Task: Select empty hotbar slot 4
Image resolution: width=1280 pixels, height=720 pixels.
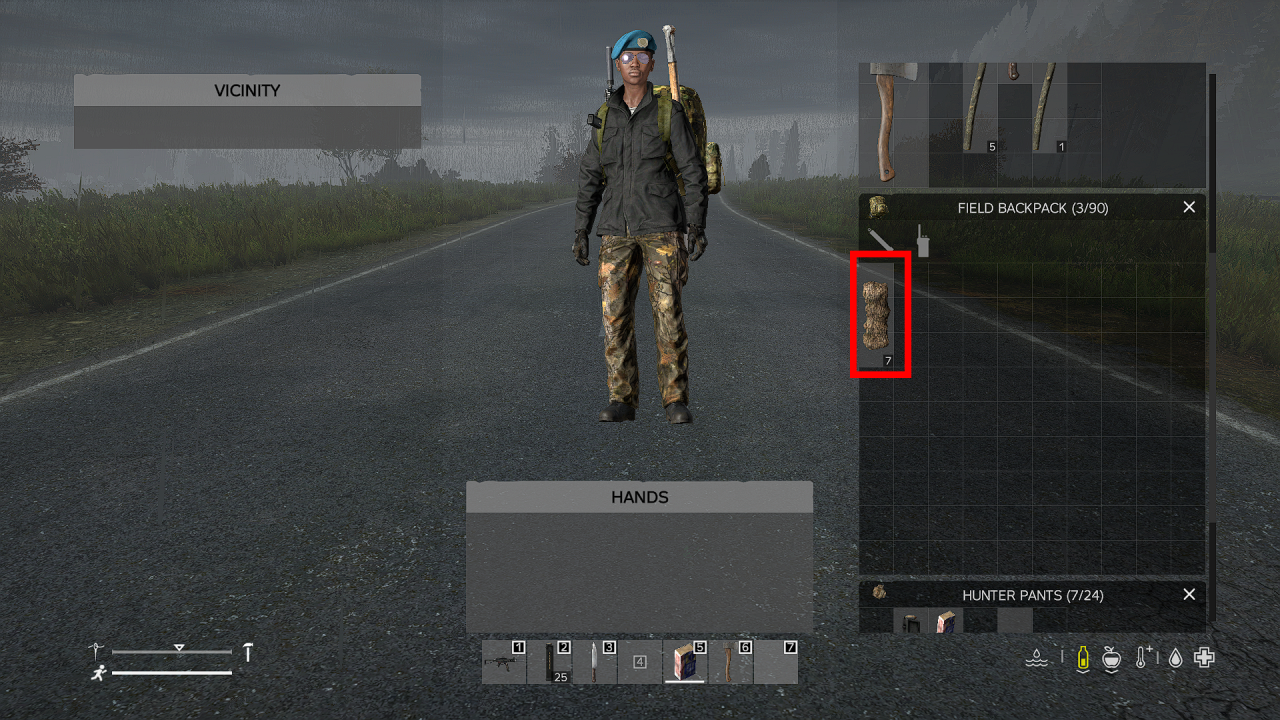Action: (x=640, y=662)
